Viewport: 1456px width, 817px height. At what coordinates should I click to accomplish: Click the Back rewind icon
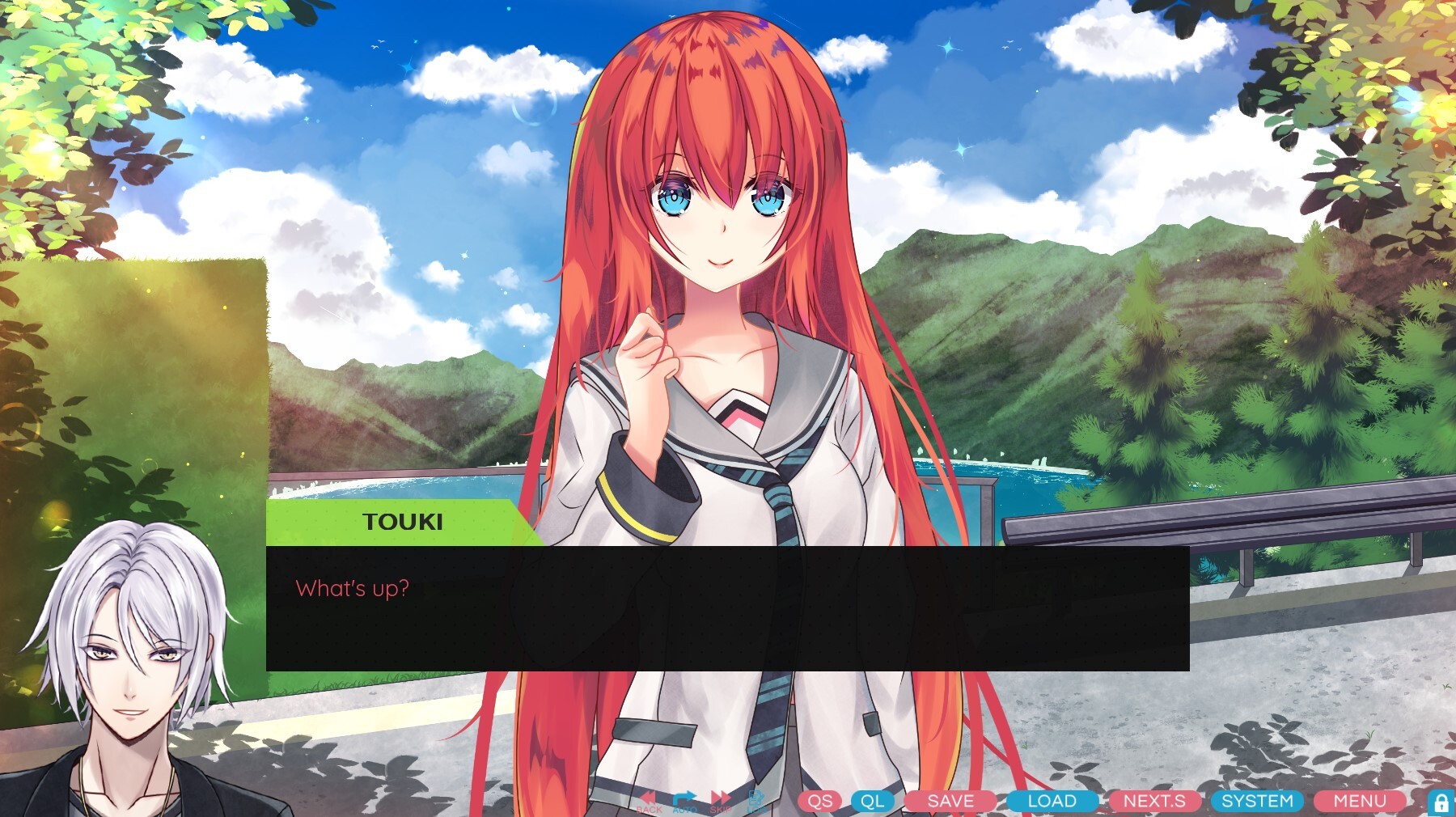click(x=647, y=798)
